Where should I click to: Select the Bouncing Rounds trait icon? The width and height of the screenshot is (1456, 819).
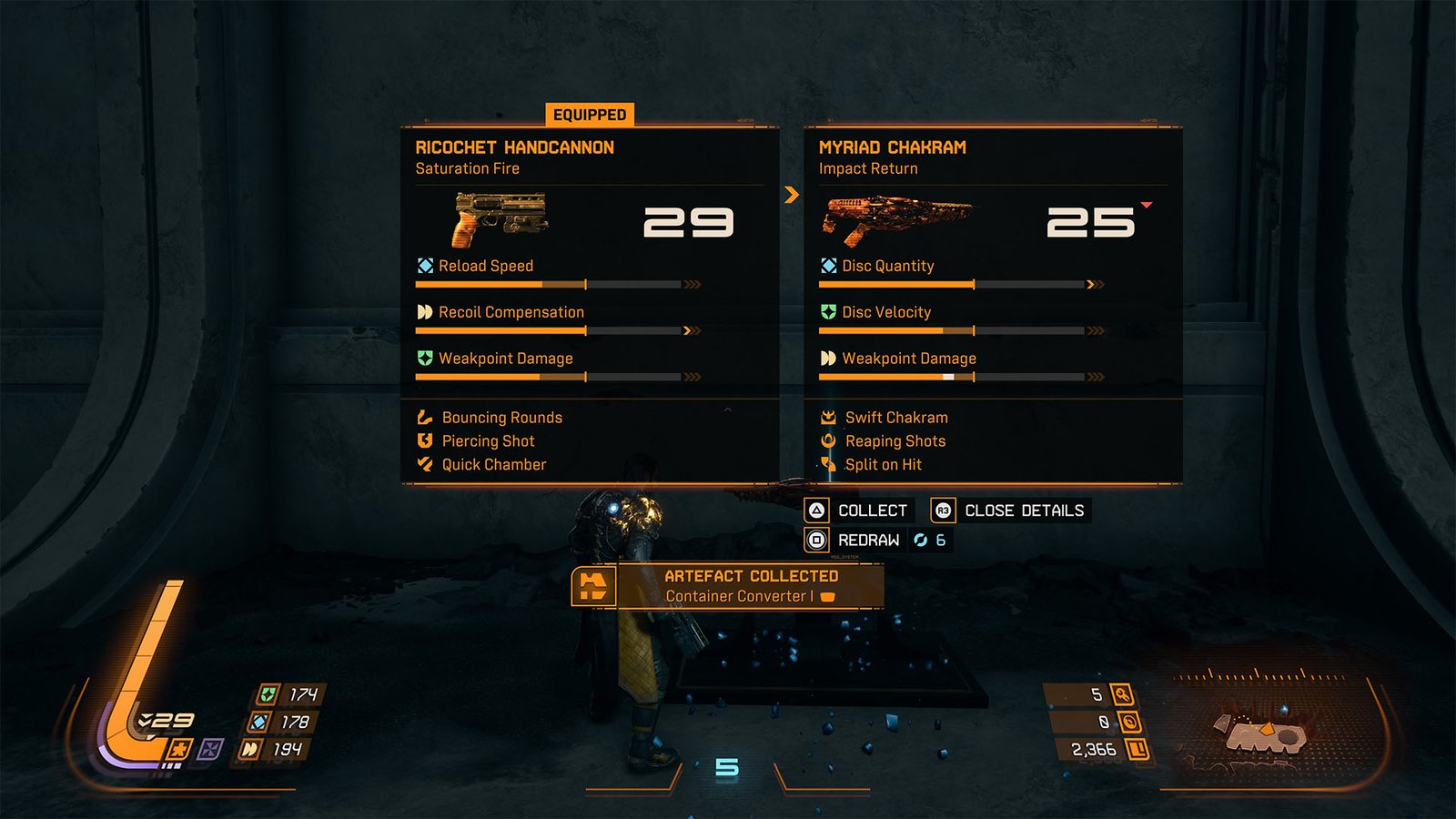pos(423,417)
